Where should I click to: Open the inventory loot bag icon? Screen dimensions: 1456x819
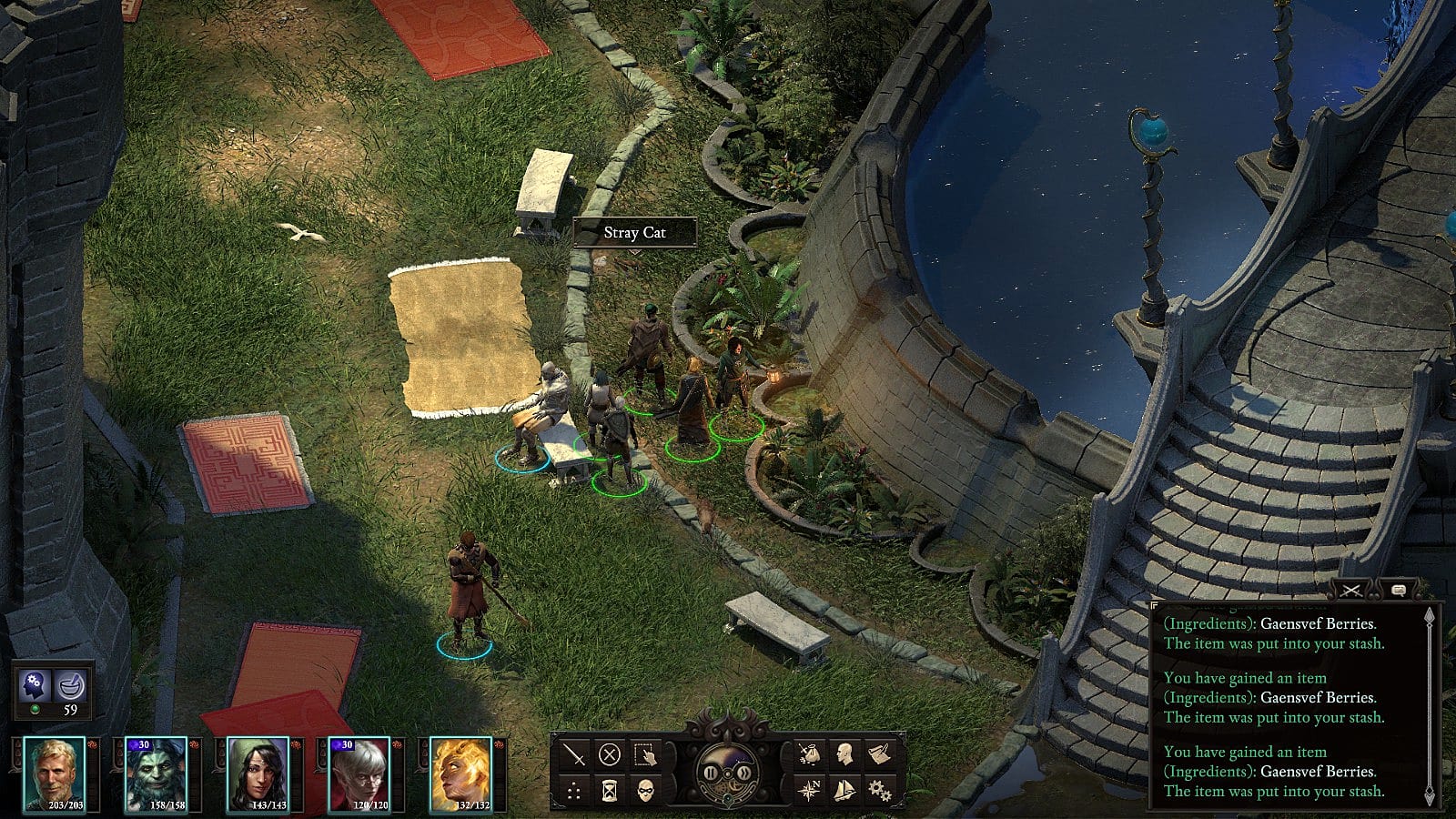[x=808, y=754]
